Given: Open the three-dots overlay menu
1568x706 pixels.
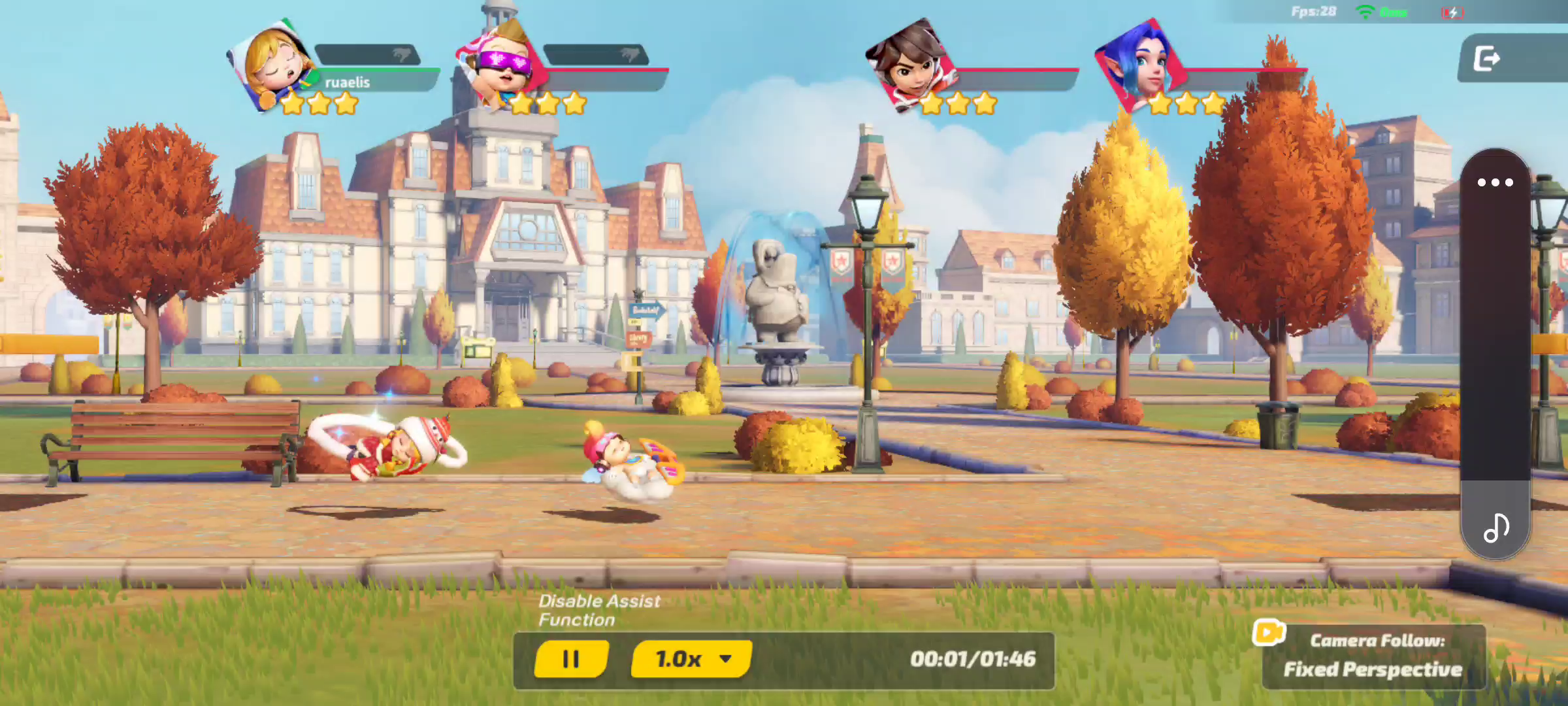Looking at the screenshot, I should tap(1495, 182).
